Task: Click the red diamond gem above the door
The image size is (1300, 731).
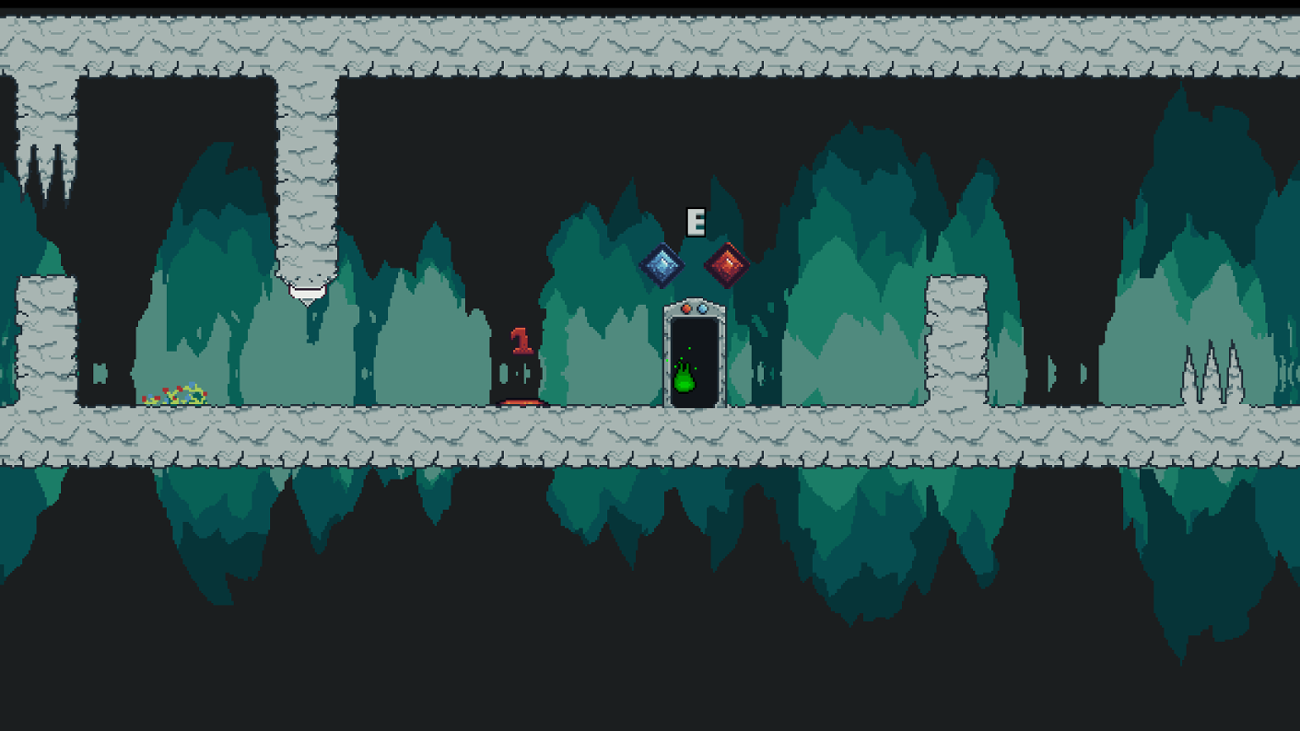Action: coord(726,264)
